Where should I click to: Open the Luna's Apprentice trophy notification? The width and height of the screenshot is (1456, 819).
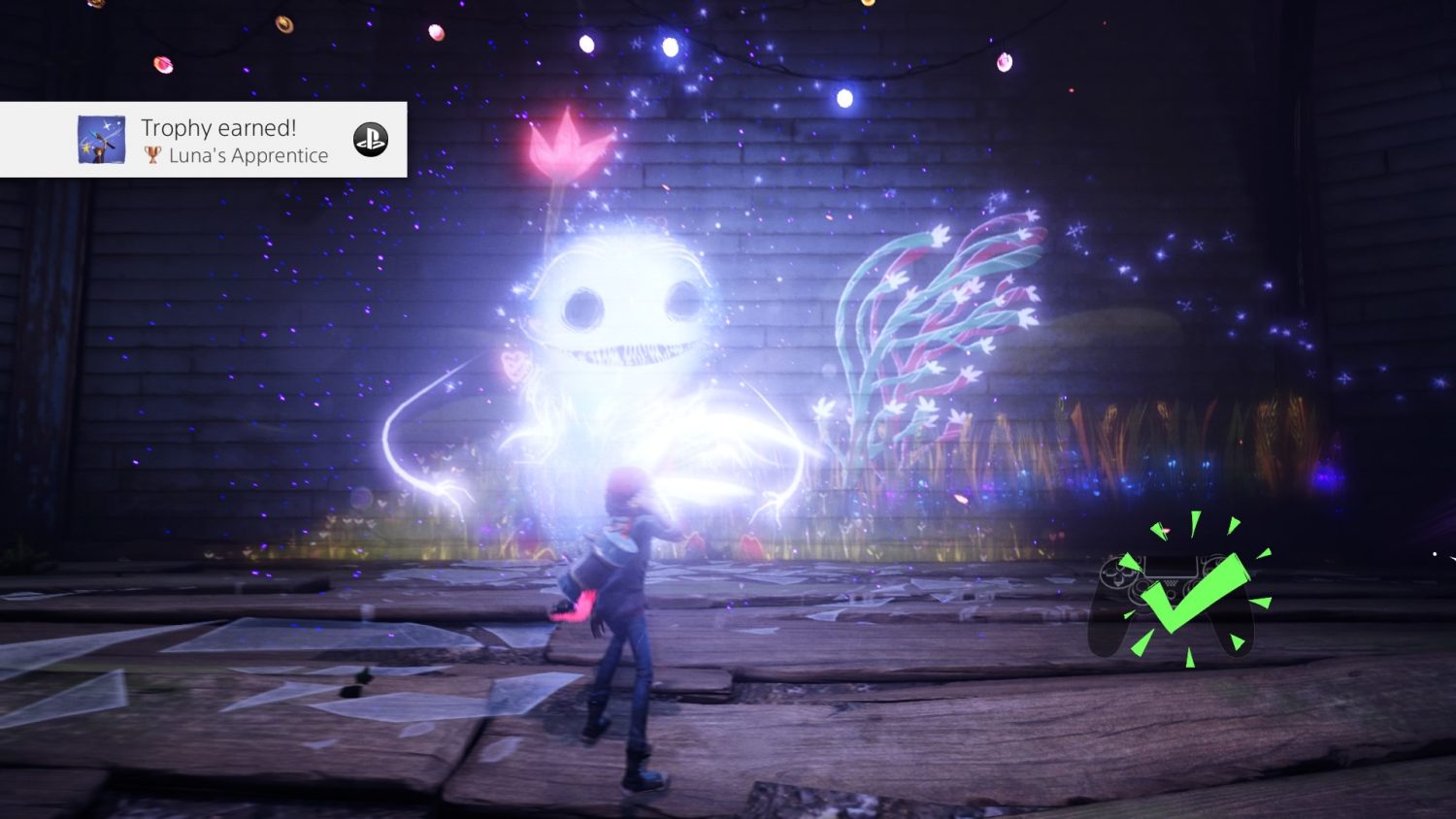click(x=234, y=141)
